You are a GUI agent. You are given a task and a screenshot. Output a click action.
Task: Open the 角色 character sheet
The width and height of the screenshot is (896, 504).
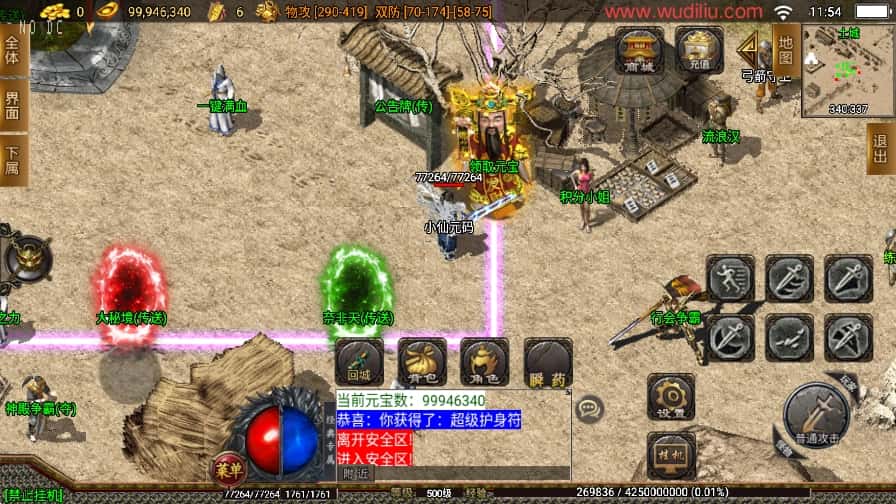tap(485, 363)
